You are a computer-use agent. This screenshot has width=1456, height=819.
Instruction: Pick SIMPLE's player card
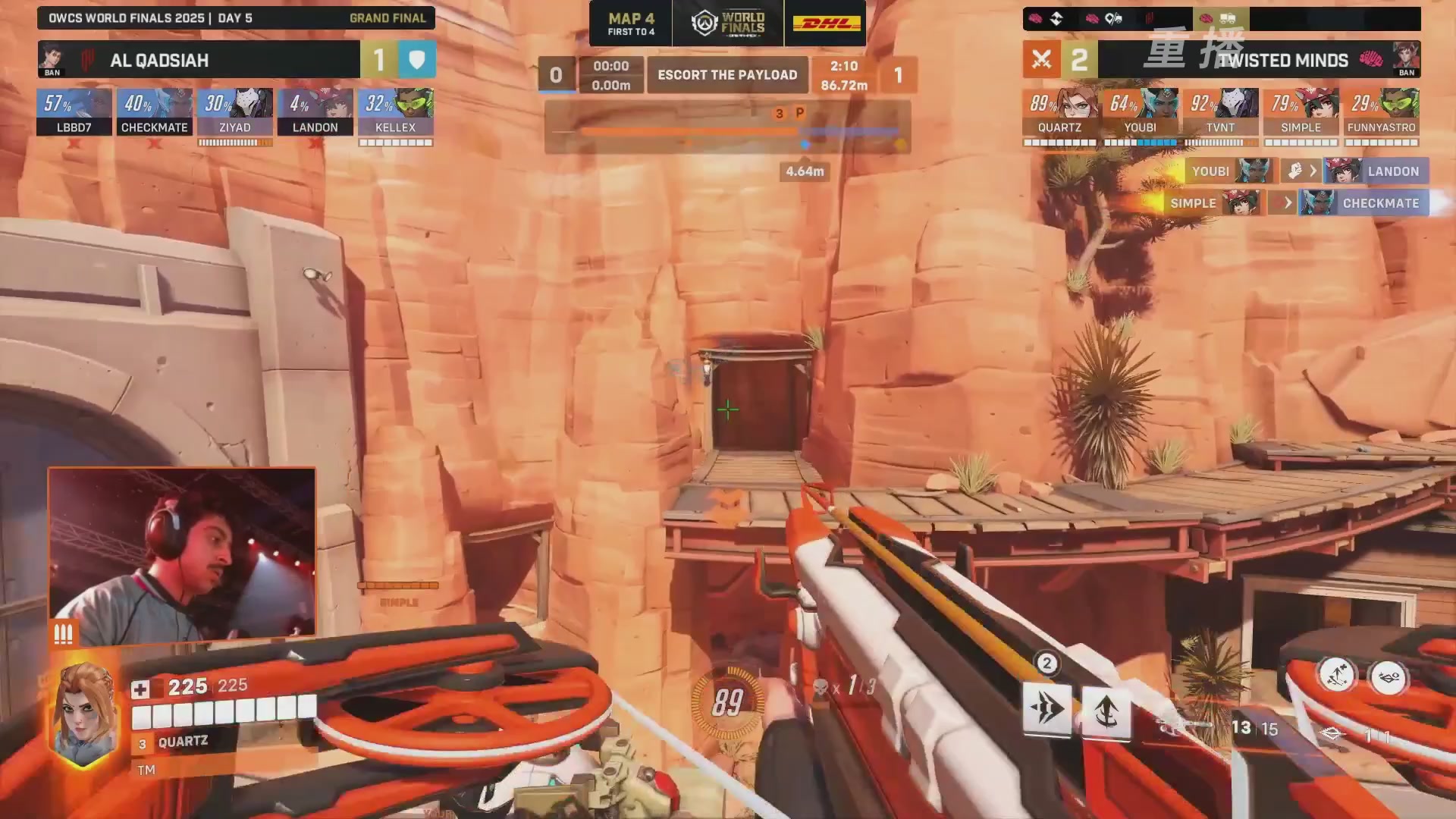click(1301, 111)
